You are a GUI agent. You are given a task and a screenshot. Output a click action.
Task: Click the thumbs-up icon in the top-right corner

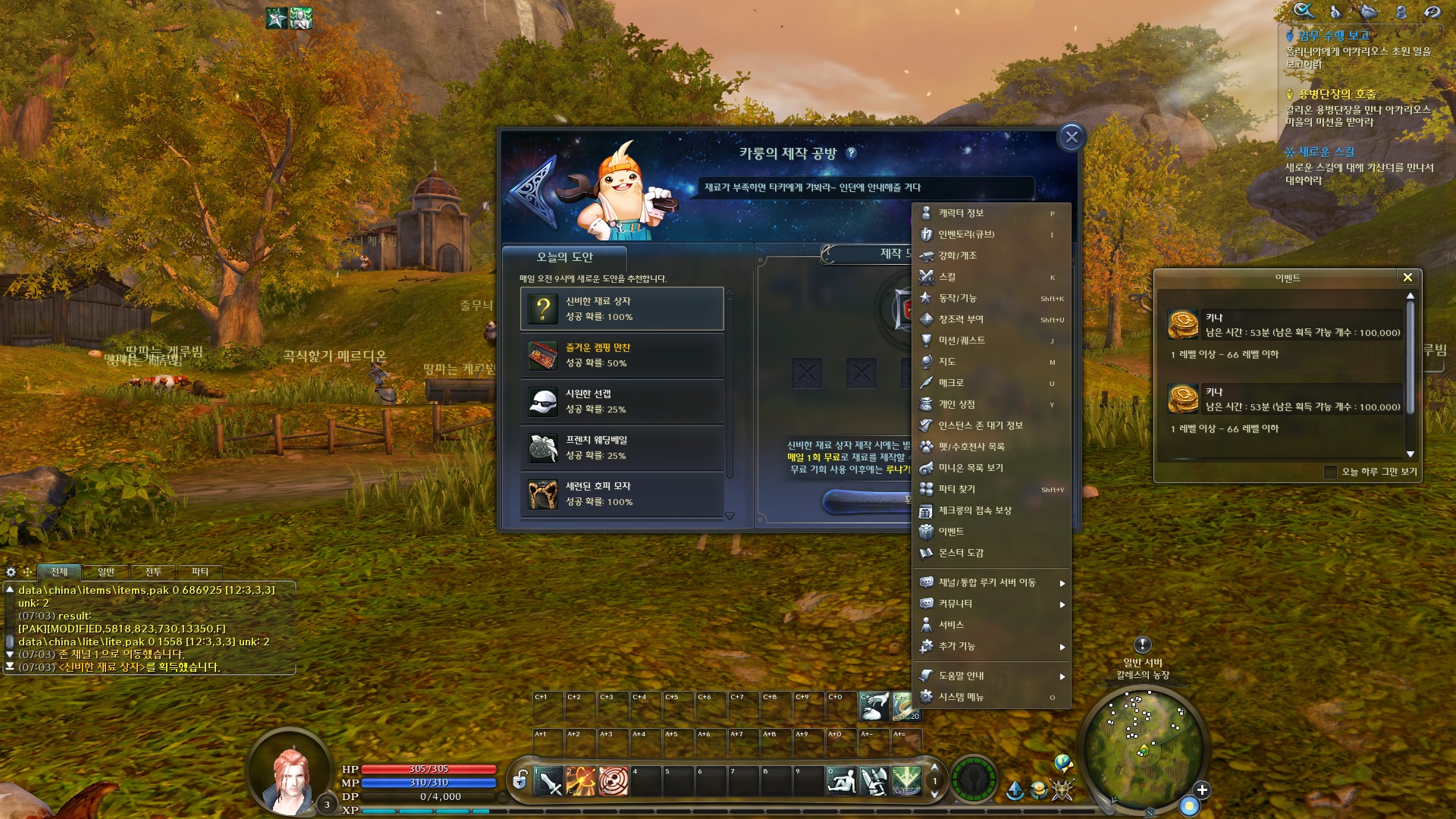(1335, 11)
